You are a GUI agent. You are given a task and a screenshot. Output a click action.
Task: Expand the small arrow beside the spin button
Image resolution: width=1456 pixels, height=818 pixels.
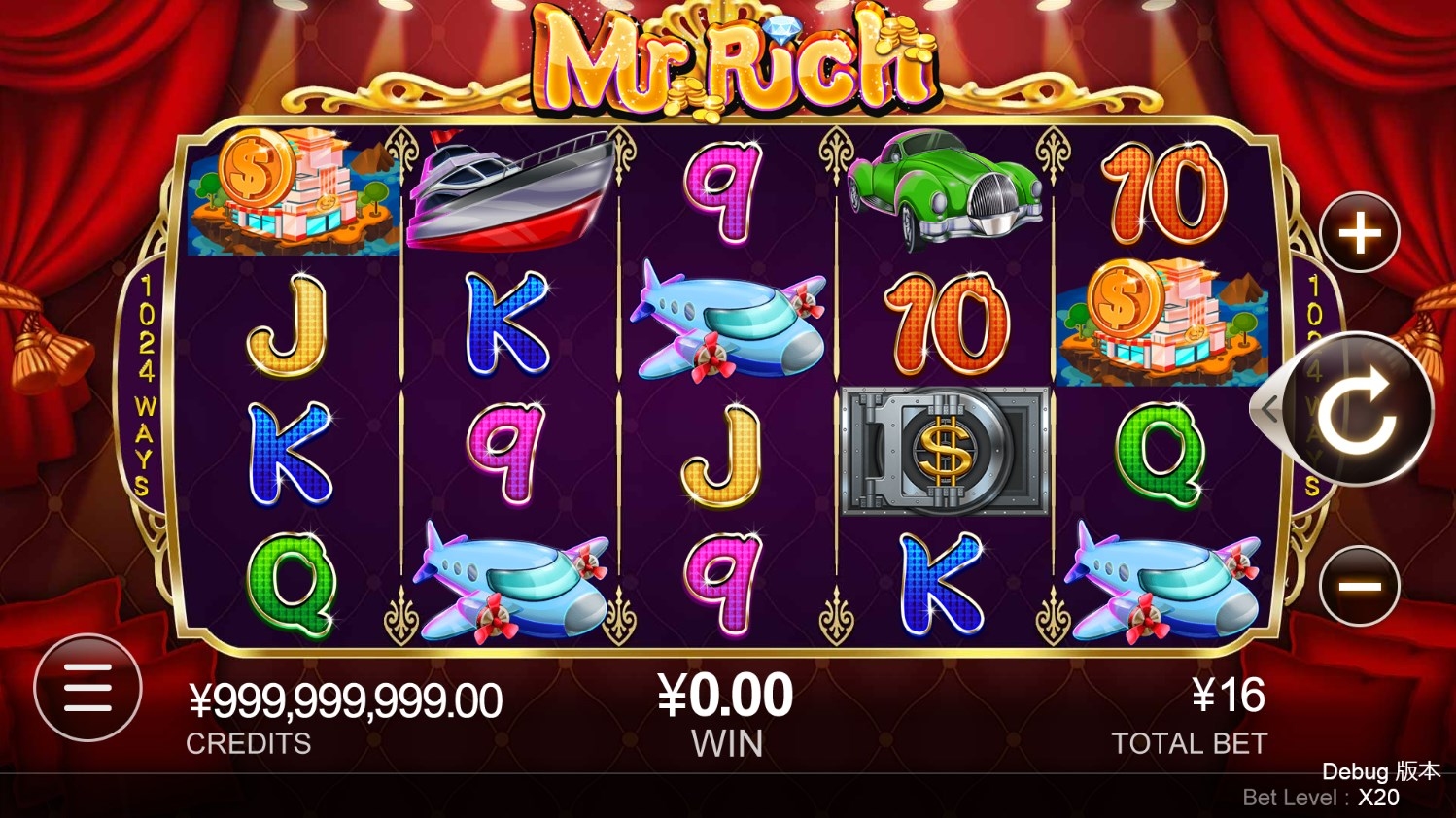pos(1267,409)
